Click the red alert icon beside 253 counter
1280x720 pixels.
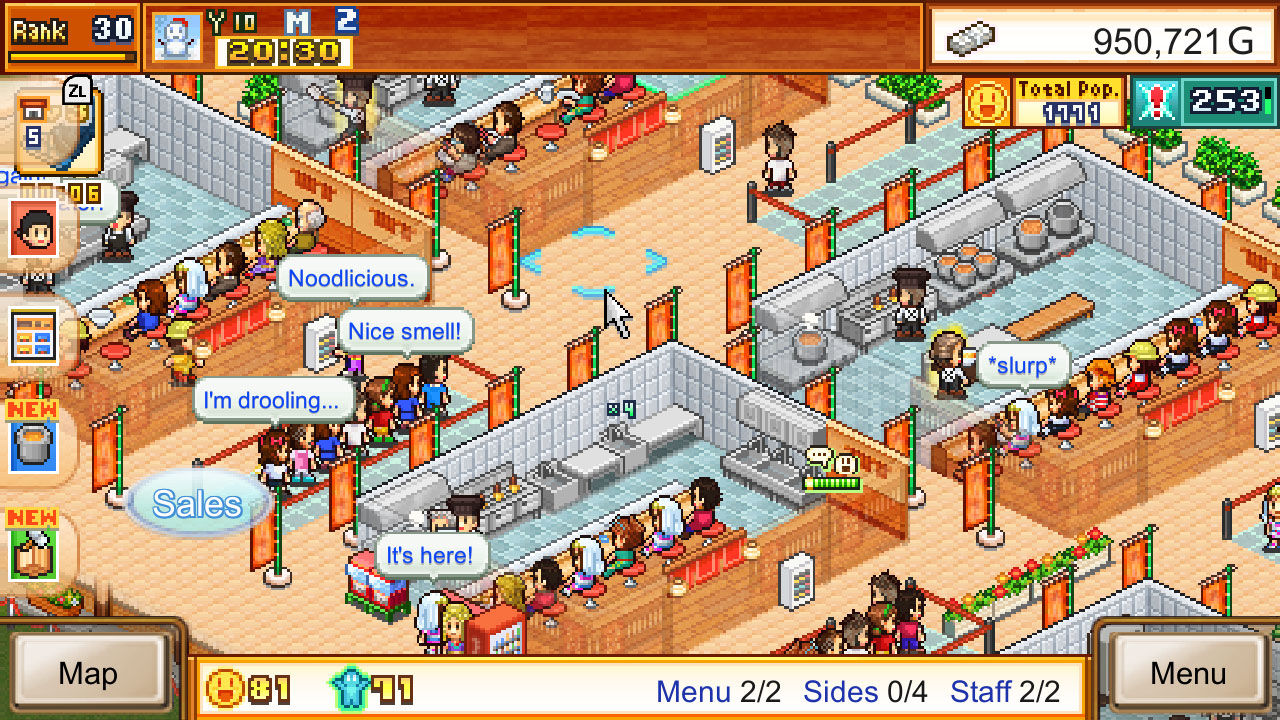(x=1158, y=100)
